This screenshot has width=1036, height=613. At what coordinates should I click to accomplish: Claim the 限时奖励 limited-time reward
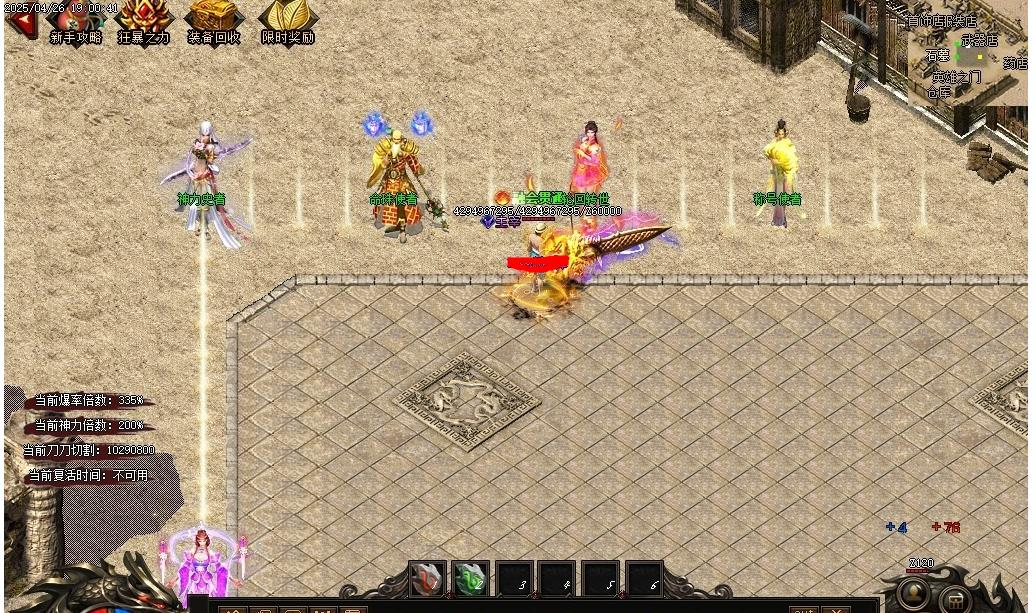tap(288, 22)
